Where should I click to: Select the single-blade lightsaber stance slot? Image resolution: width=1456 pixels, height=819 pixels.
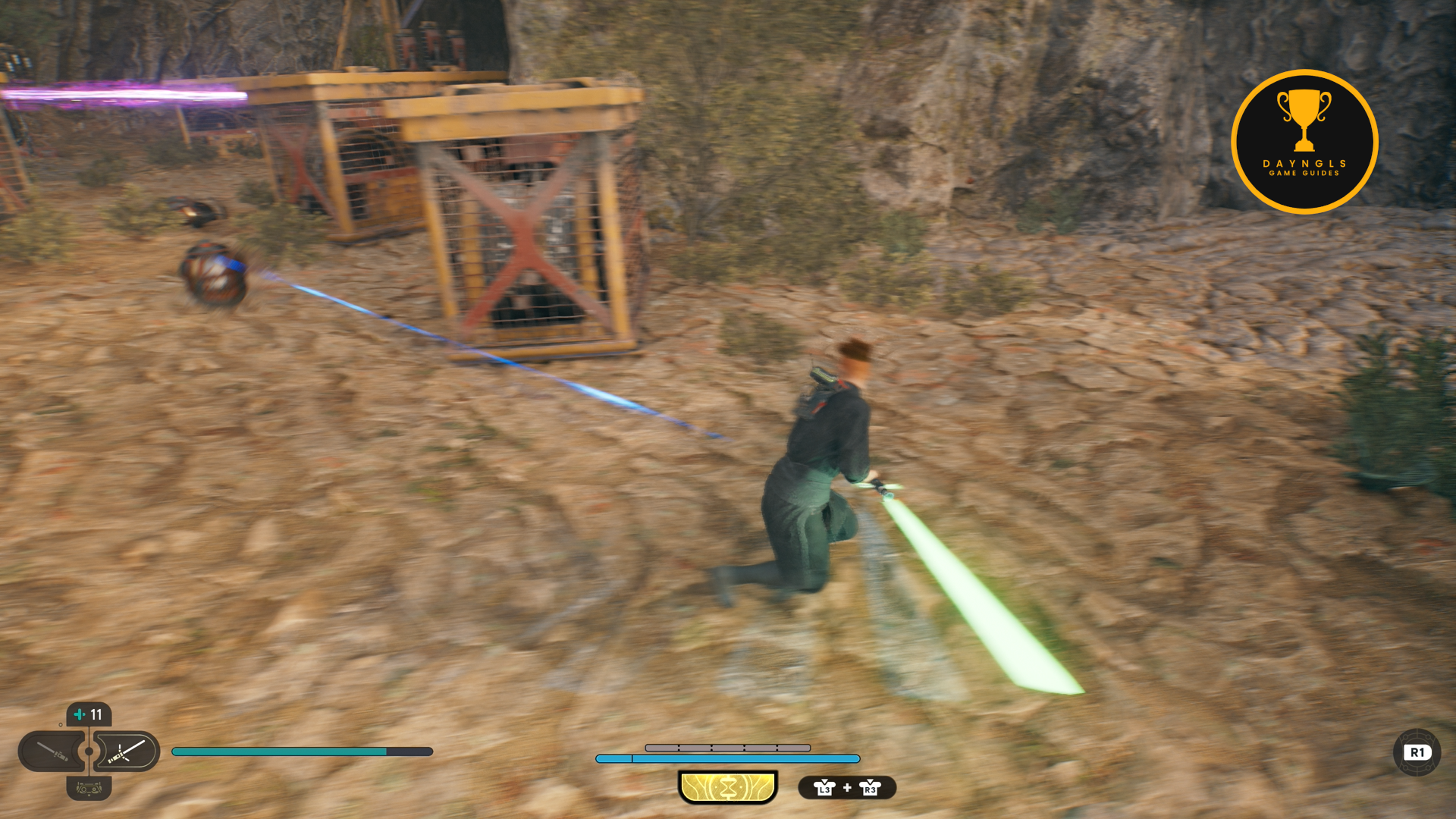point(52,752)
